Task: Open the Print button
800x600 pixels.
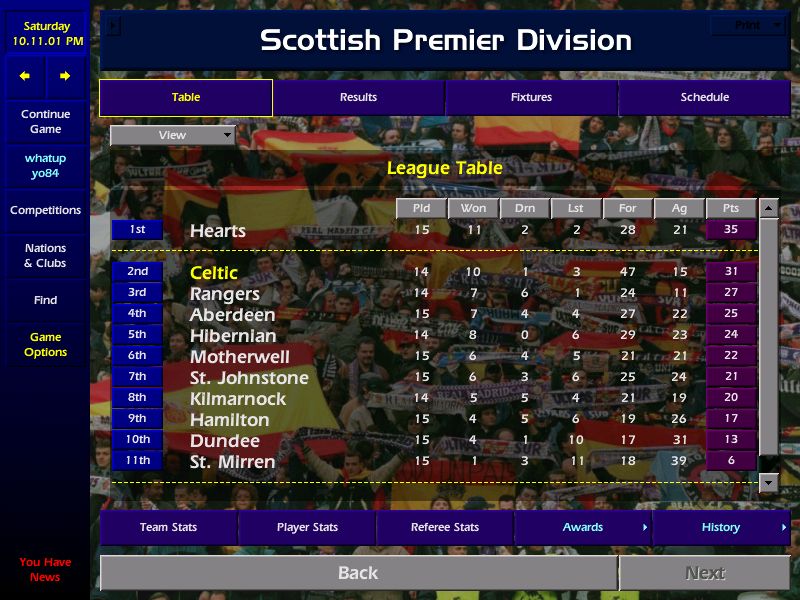Action: (748, 25)
